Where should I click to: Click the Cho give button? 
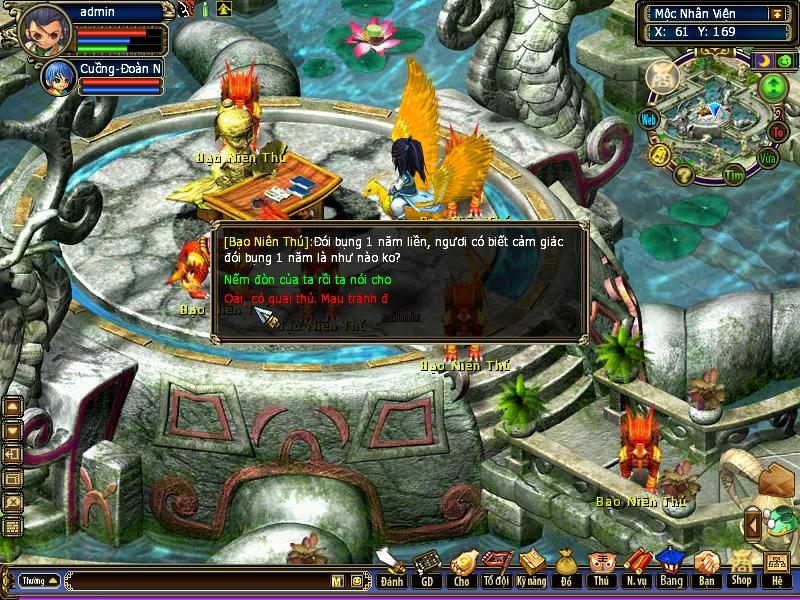click(x=461, y=570)
